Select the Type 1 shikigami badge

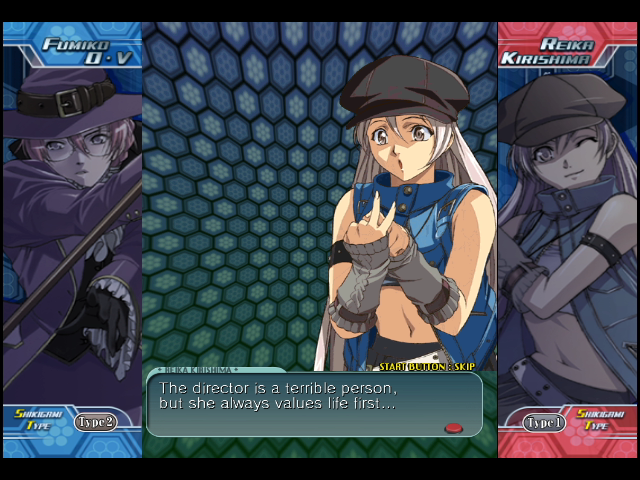click(543, 423)
